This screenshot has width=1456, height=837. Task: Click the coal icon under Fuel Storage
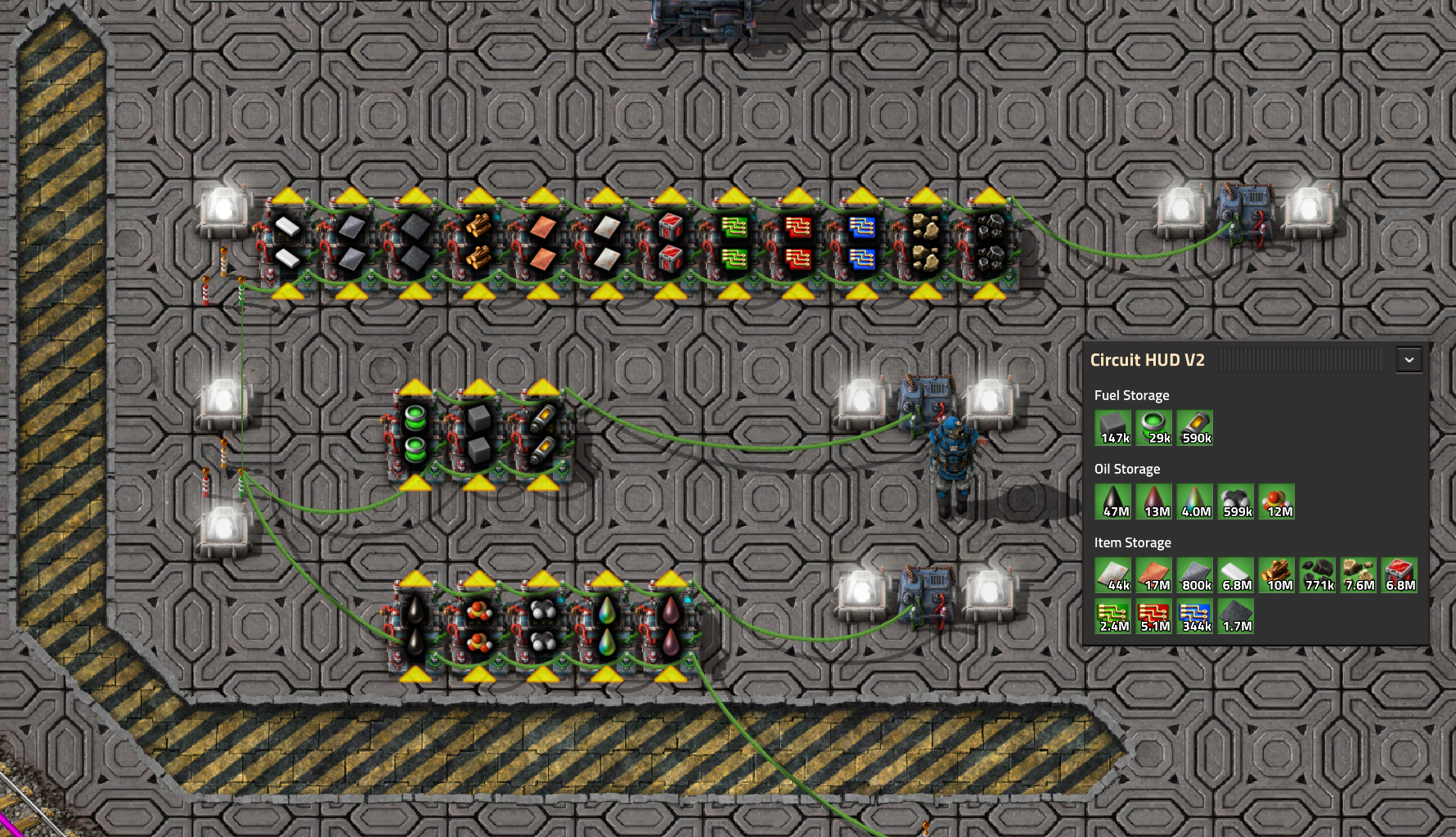pos(1112,425)
